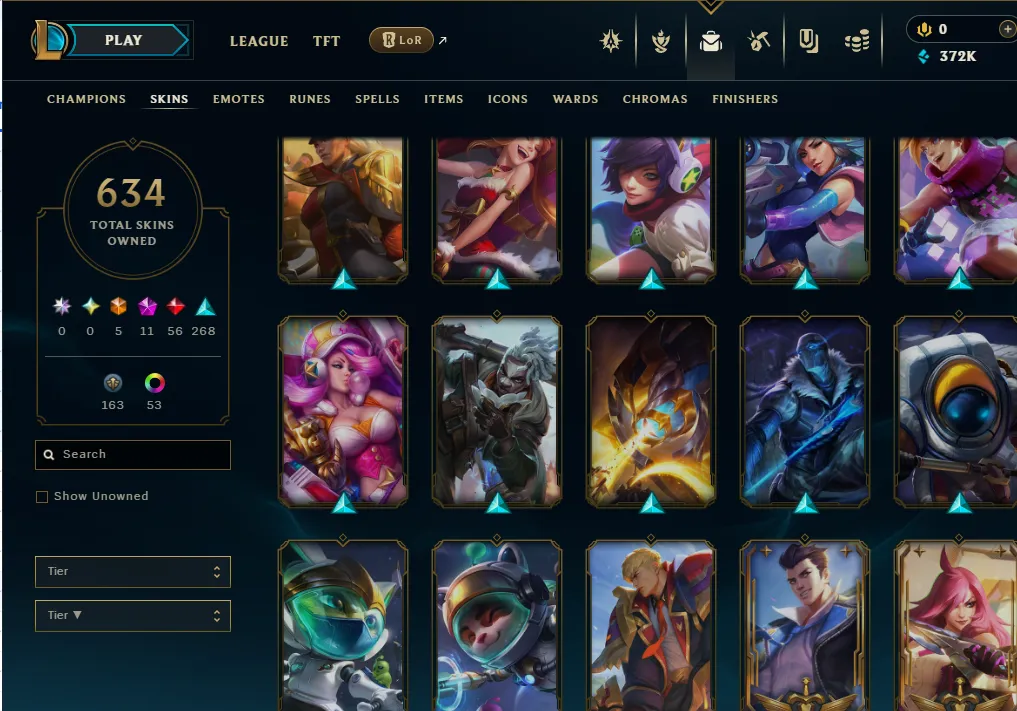Open the Emotes tab
The height and width of the screenshot is (711, 1017).
click(x=238, y=99)
